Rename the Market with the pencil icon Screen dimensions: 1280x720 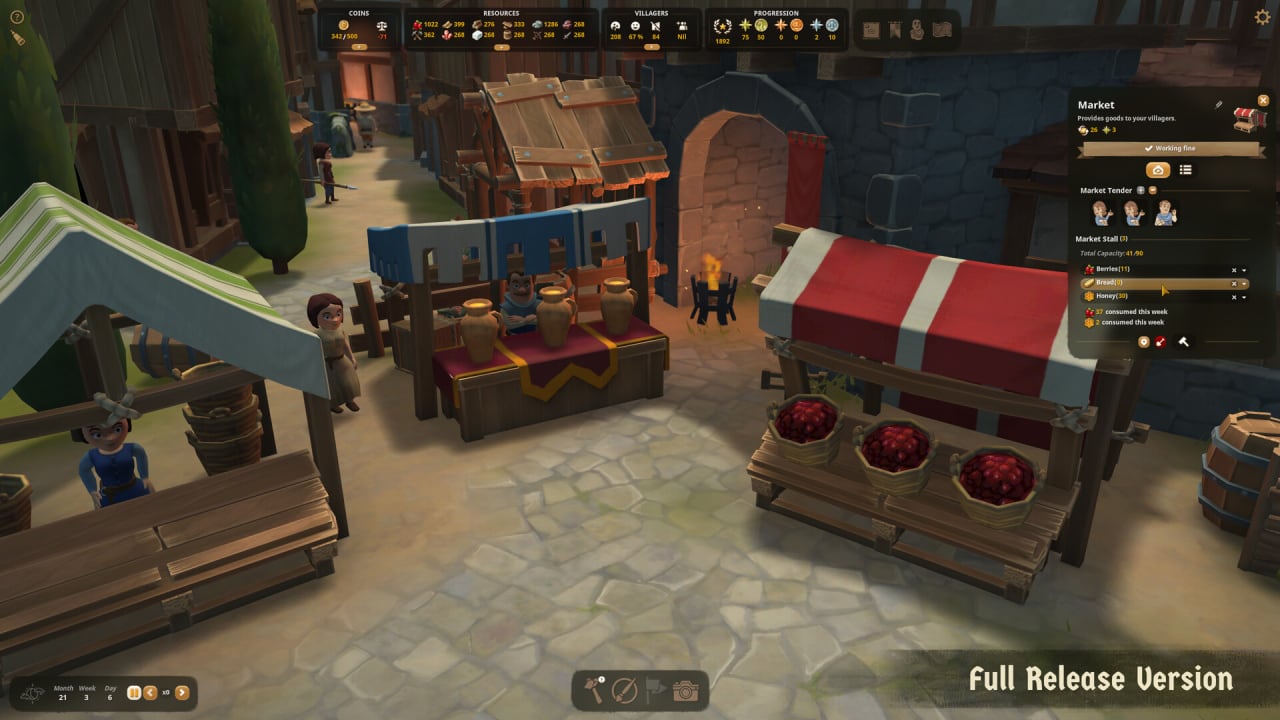tap(1219, 104)
